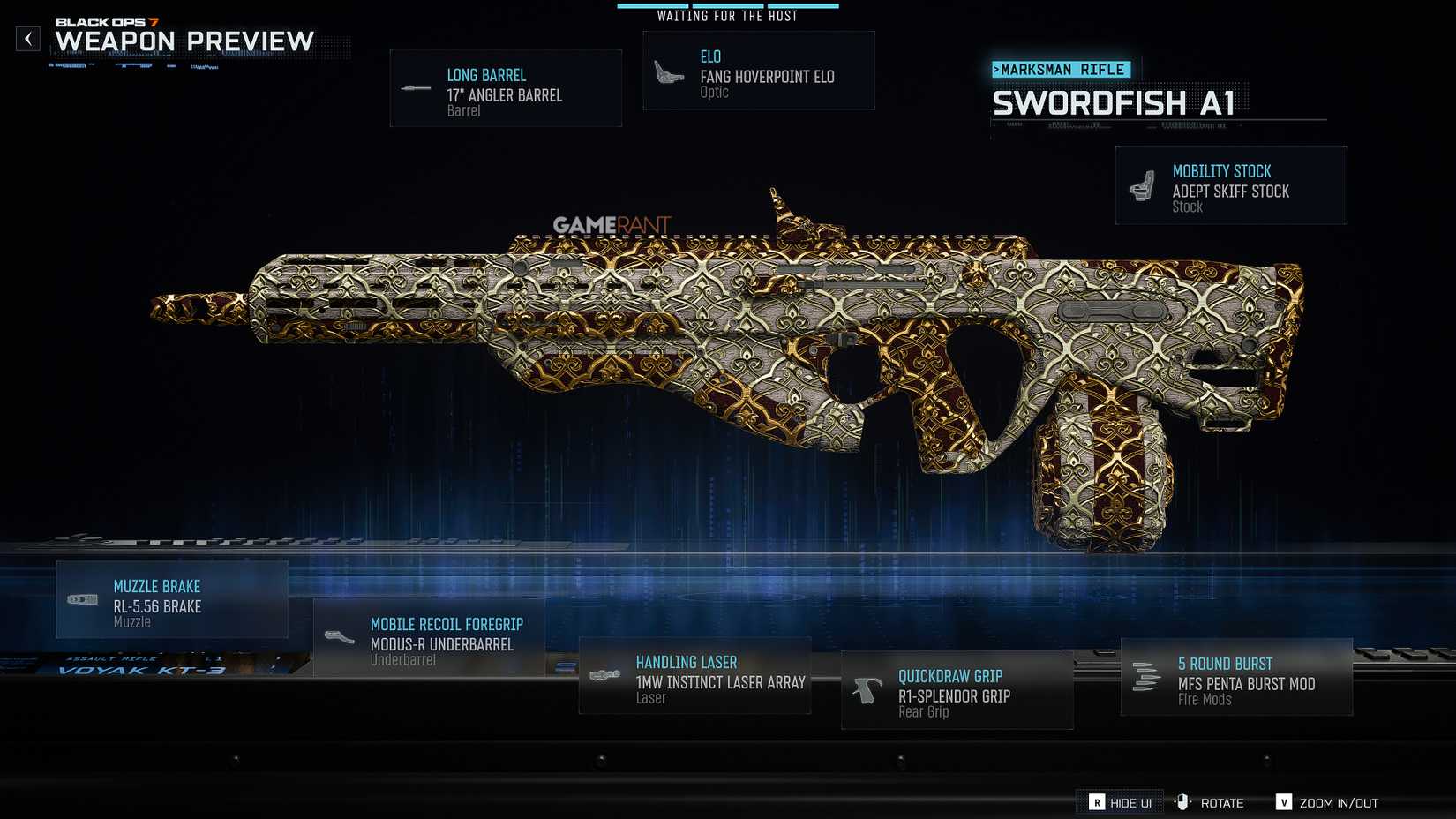Click the R1-Splendor Grip pistol icon

pos(866,689)
